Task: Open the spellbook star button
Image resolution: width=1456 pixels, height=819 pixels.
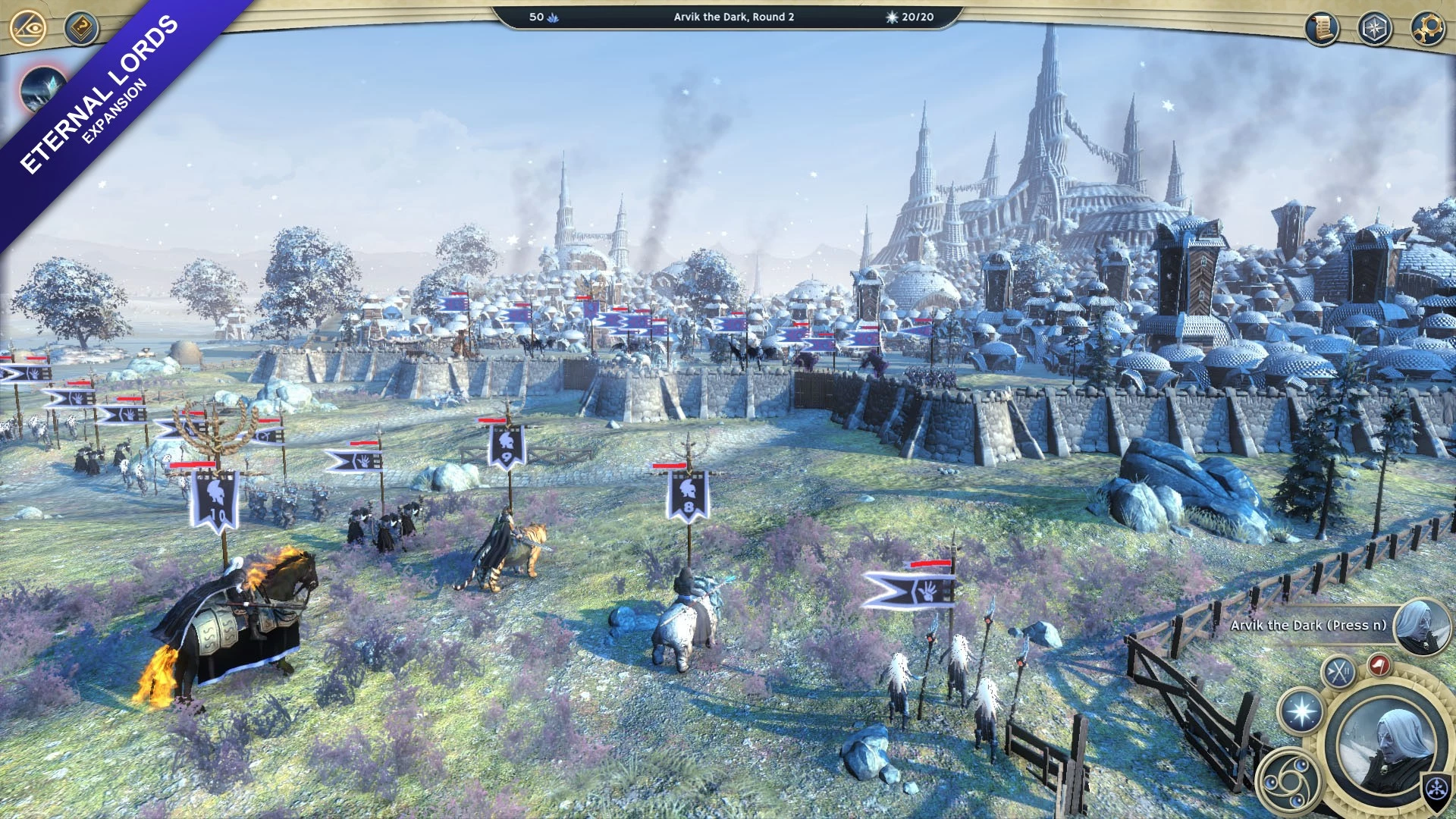Action: pyautogui.click(x=1301, y=712)
